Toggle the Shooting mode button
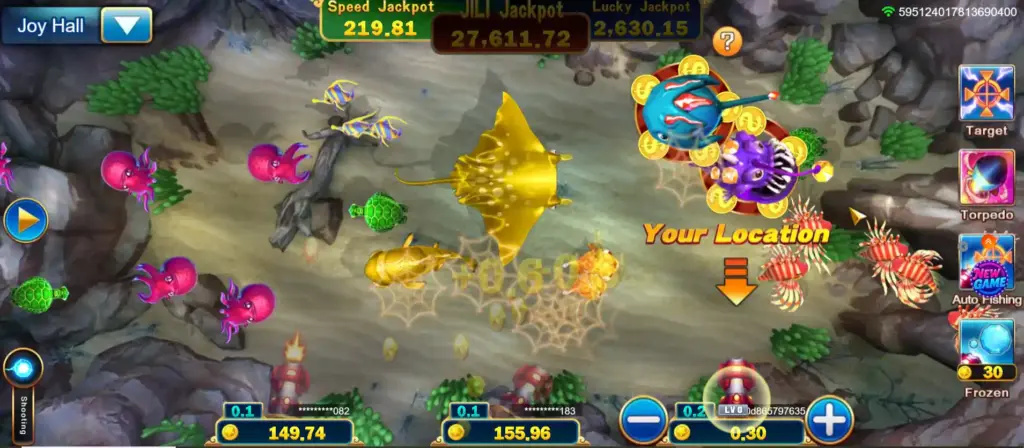This screenshot has height=448, width=1024. click(22, 369)
